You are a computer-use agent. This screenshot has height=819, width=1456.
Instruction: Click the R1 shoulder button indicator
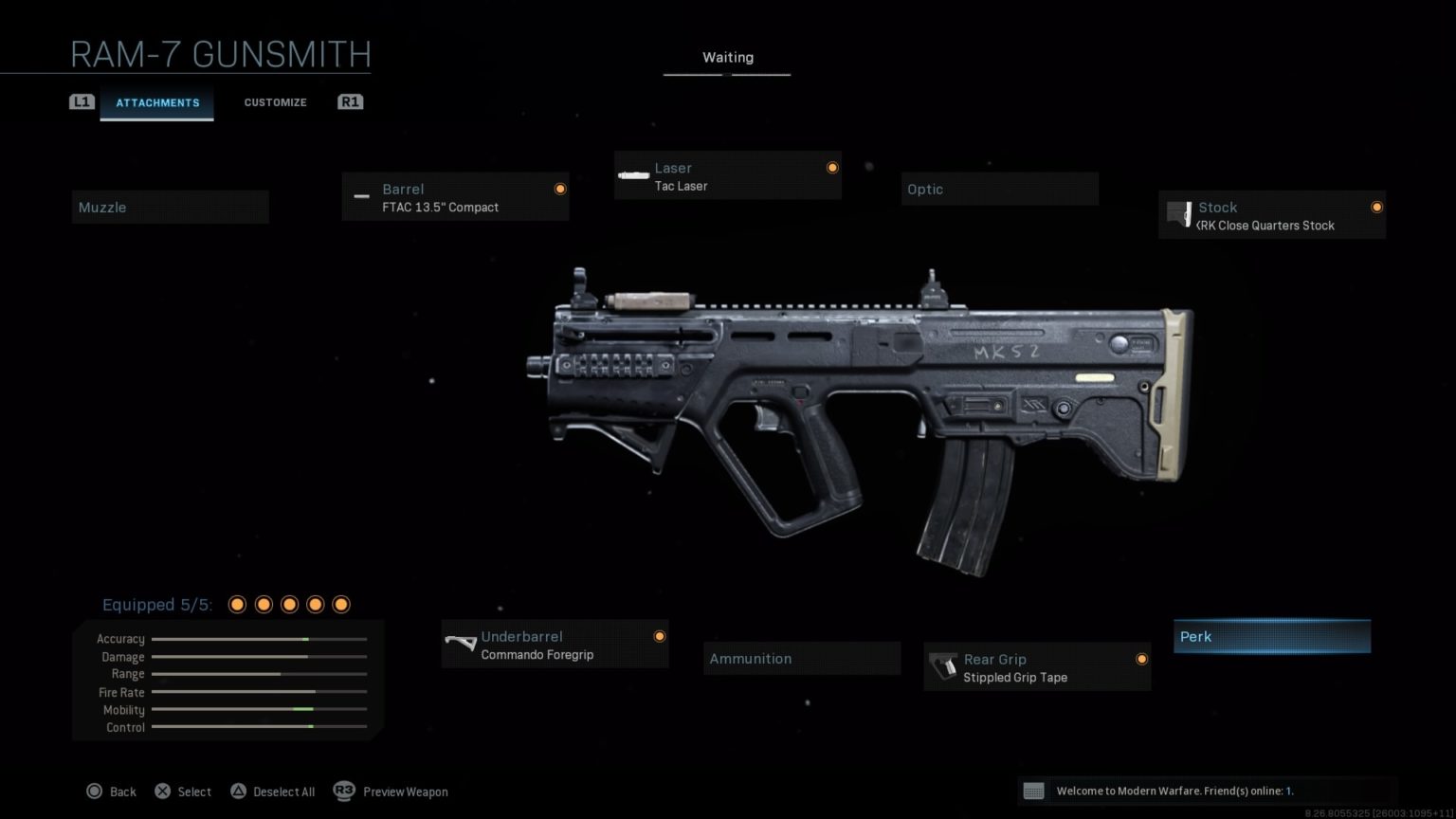[x=350, y=101]
